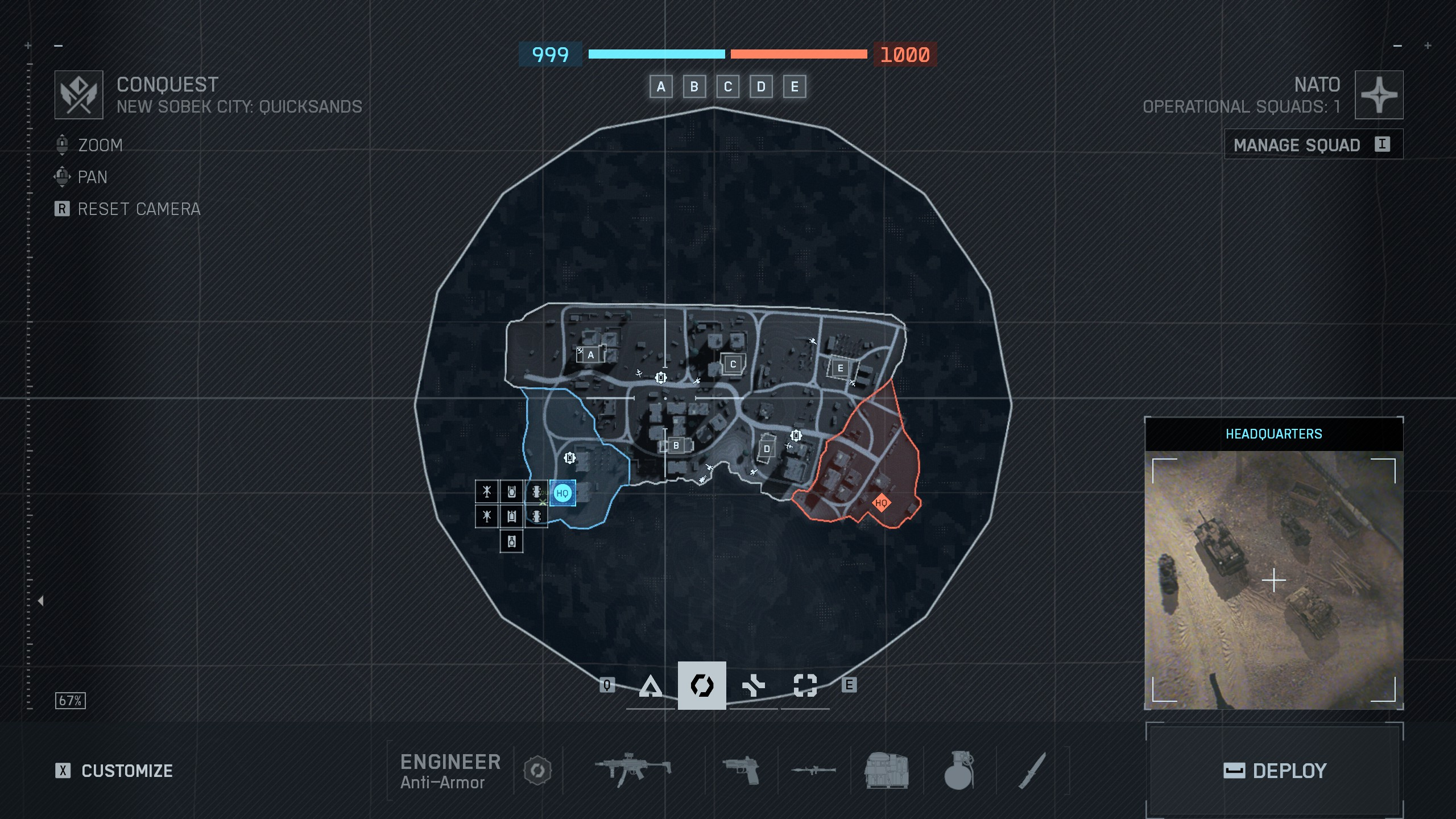Toggle the vehicles map filter
The width and height of the screenshot is (1456, 819).
(x=752, y=686)
